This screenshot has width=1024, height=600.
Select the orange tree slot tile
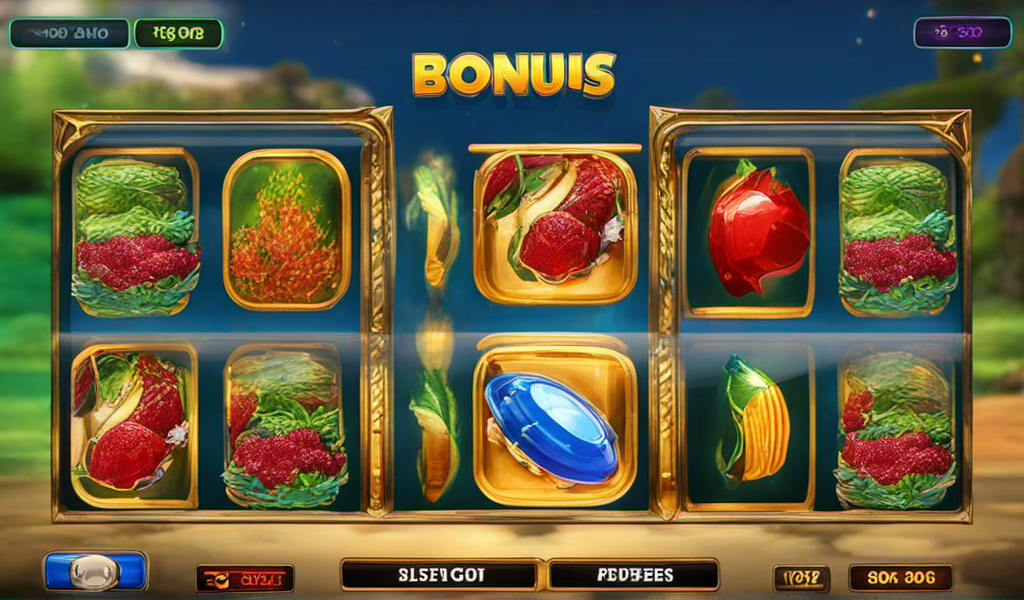pyautogui.click(x=286, y=229)
